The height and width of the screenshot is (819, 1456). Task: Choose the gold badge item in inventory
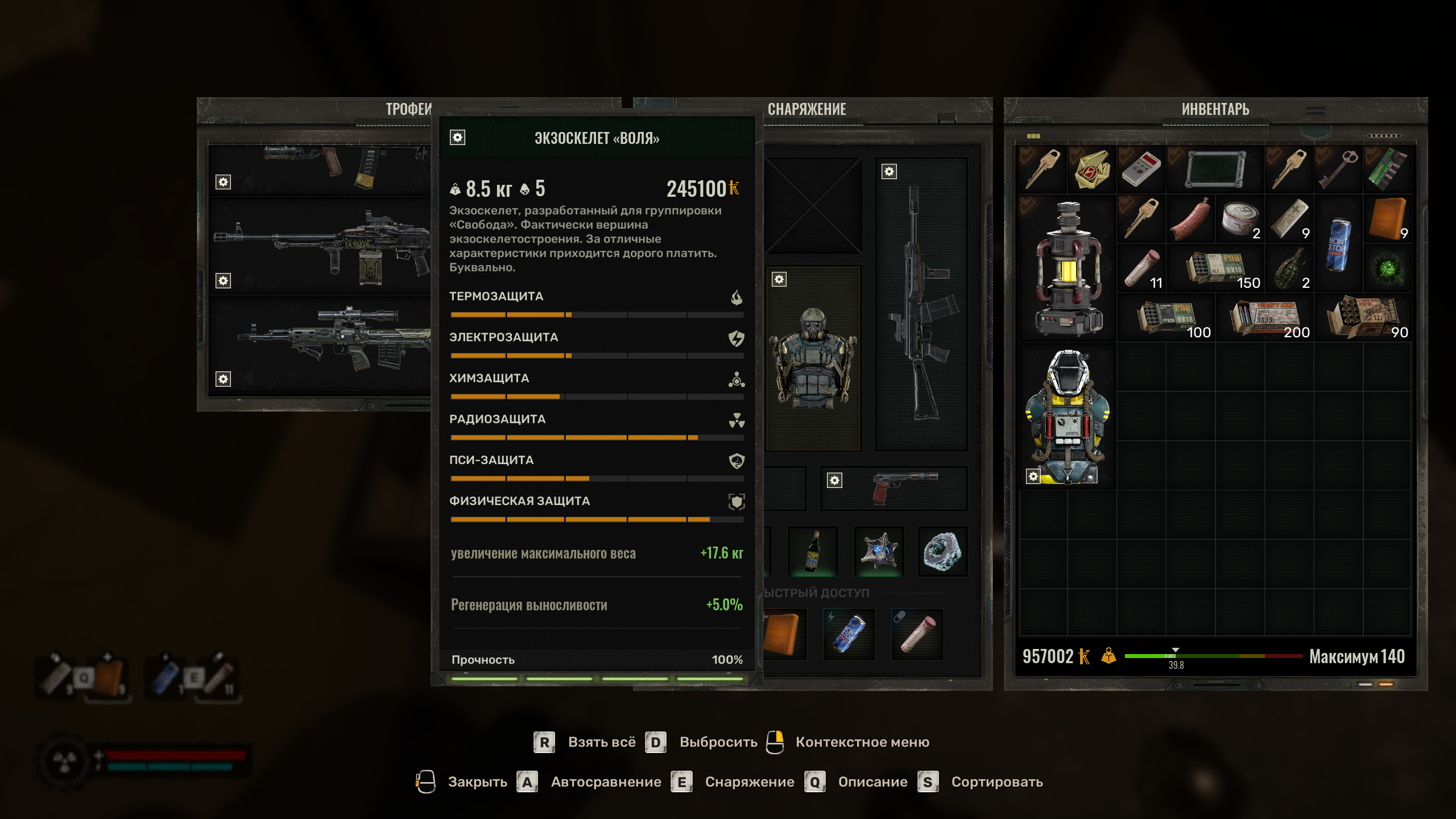[1092, 169]
